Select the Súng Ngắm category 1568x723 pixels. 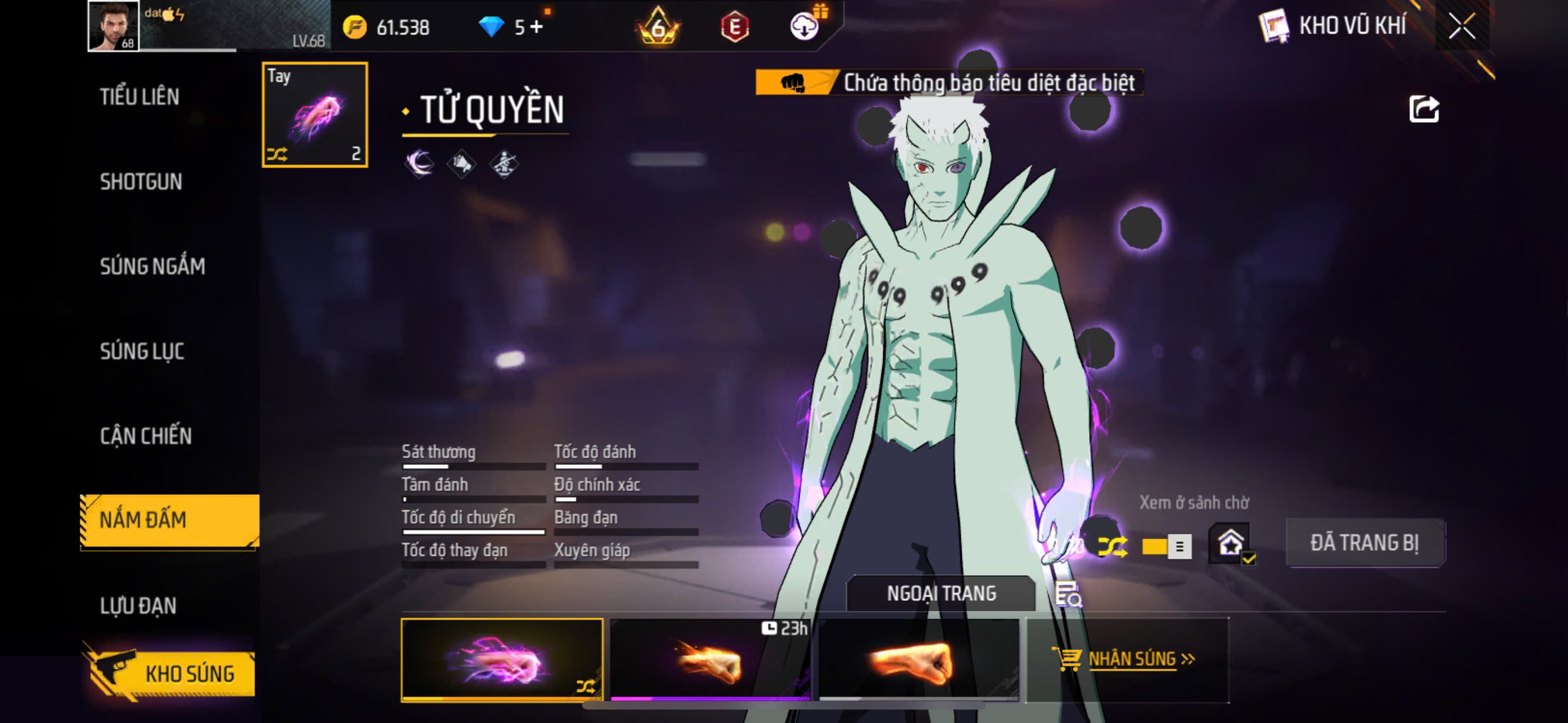pos(152,266)
